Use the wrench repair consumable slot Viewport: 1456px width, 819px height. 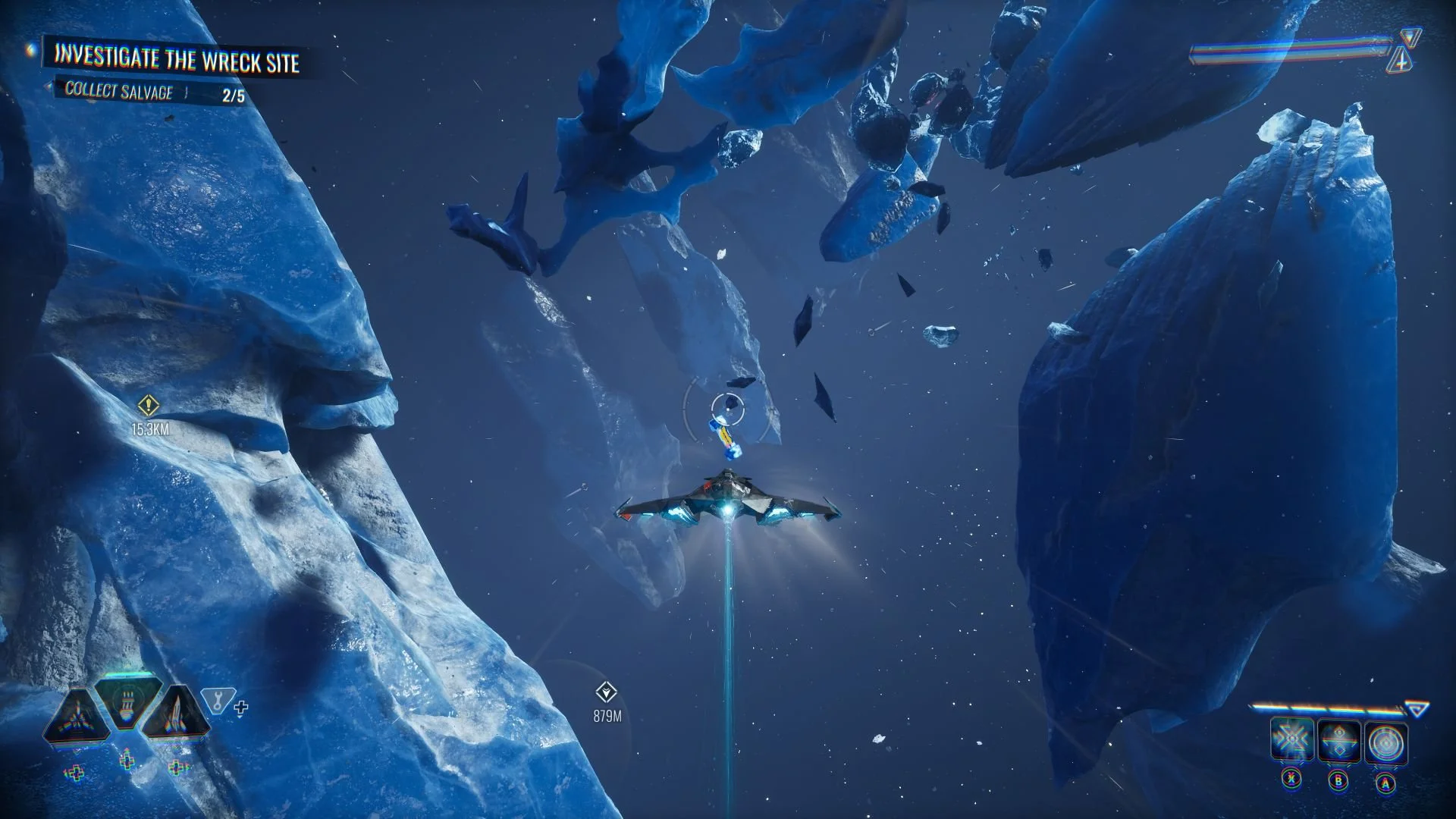(218, 701)
